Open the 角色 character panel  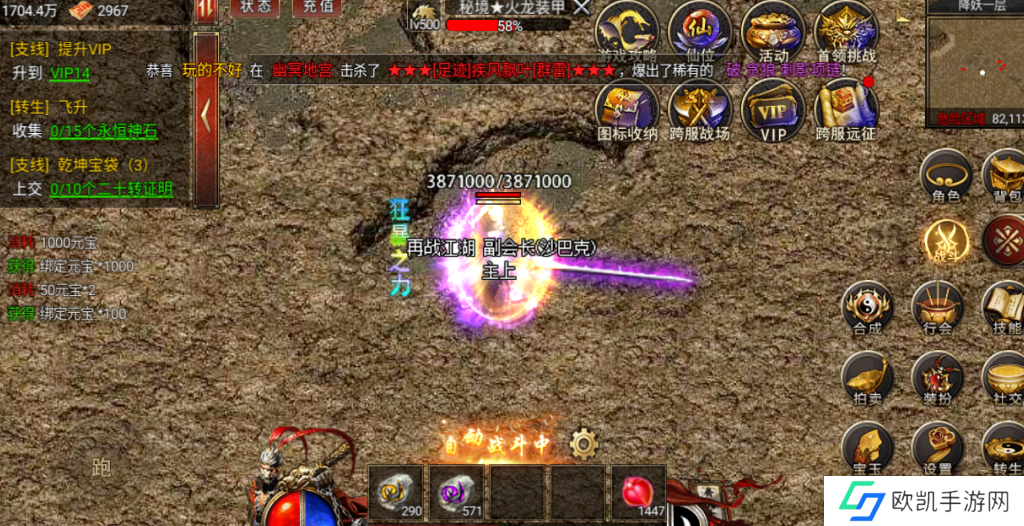tap(946, 176)
